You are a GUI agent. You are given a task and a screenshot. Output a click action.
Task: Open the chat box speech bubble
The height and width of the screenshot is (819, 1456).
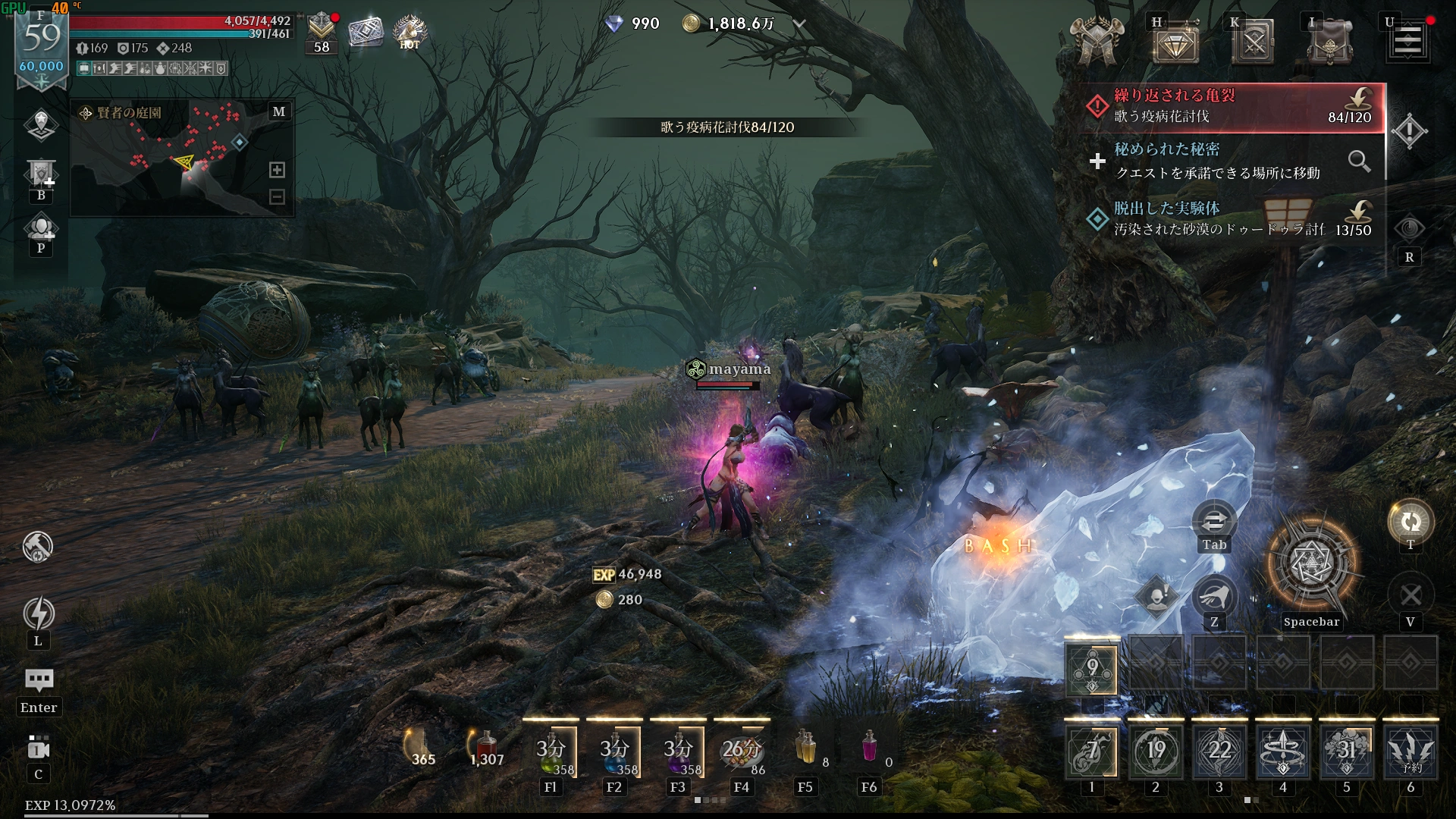click(x=39, y=679)
